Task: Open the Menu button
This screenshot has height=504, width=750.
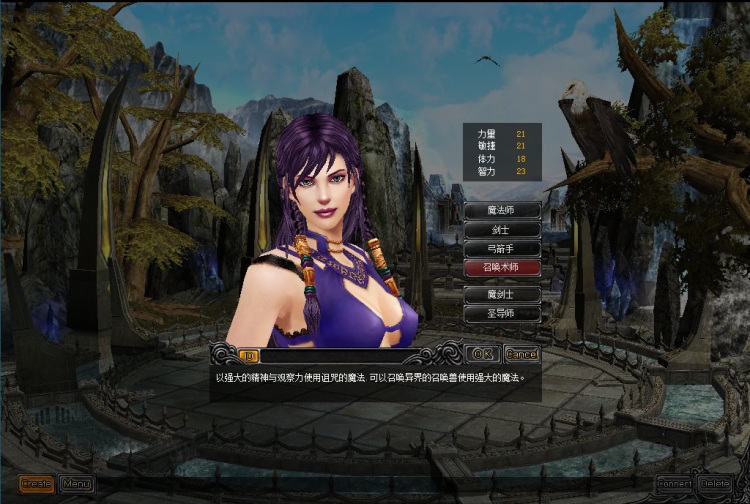Action: [76, 484]
